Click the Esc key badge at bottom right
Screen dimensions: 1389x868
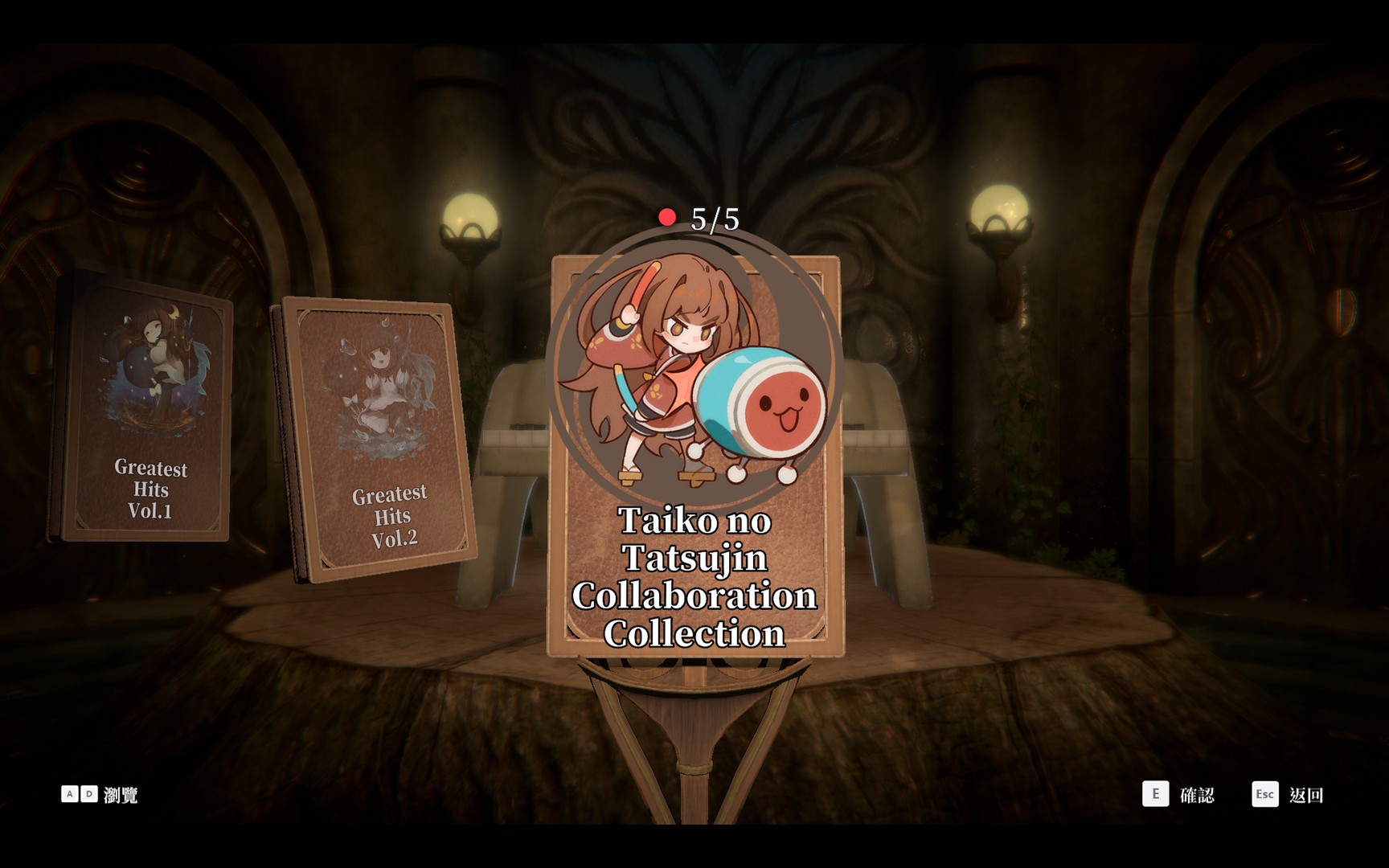point(1264,796)
